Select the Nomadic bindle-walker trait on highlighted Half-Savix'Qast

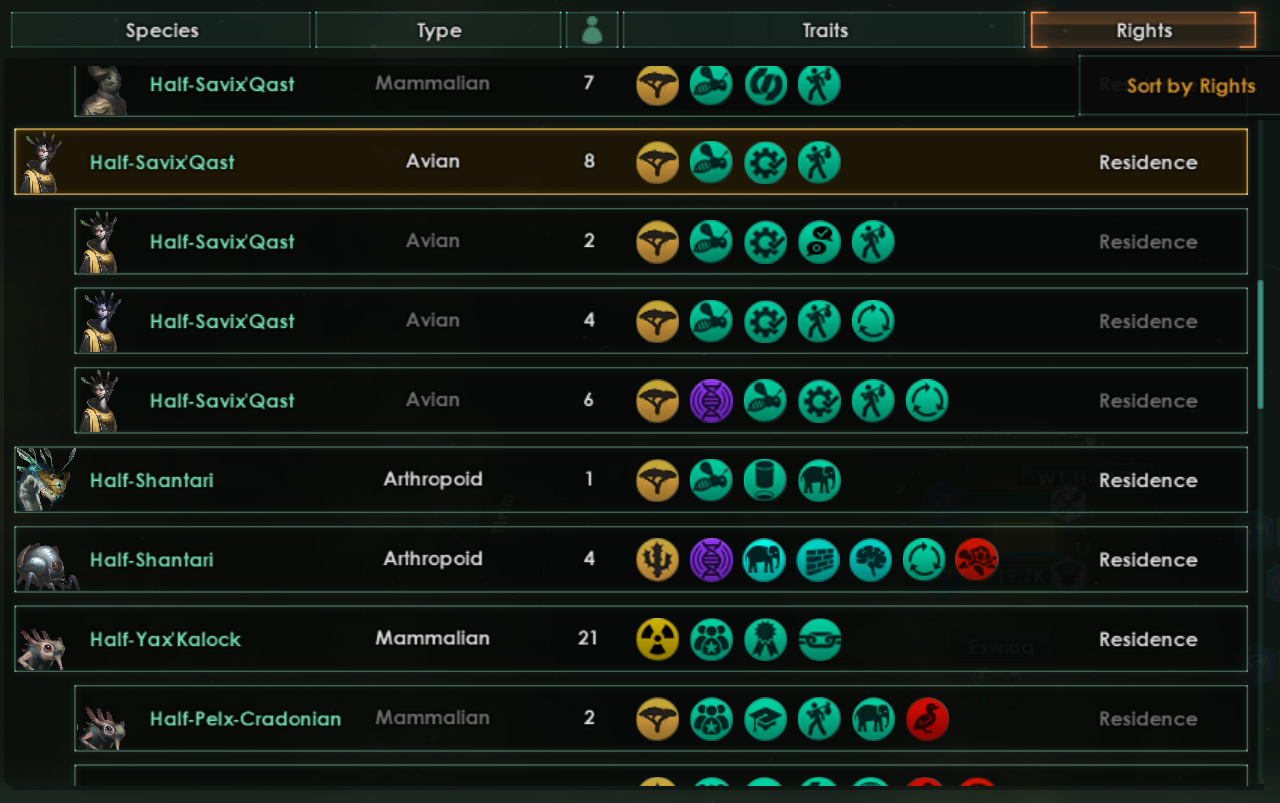click(x=820, y=161)
